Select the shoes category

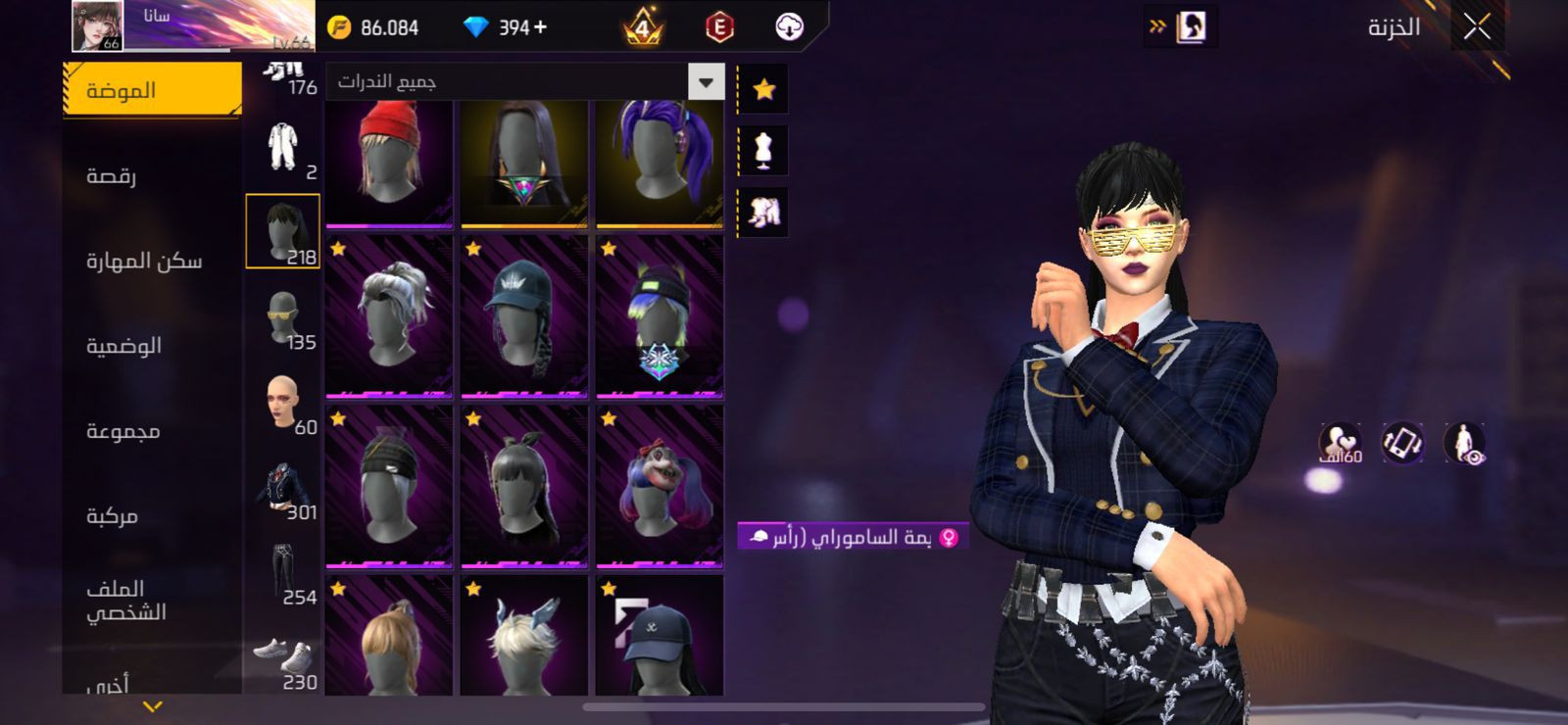283,658
